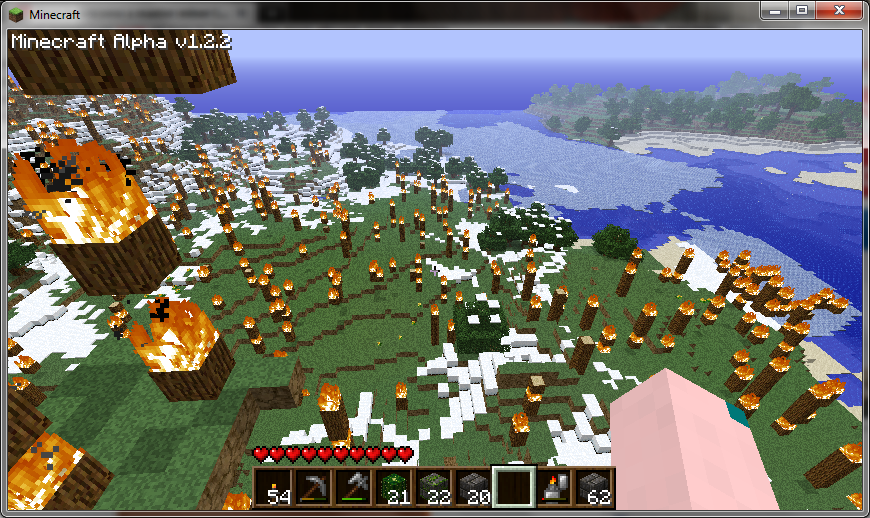Click the empty highlighted hotbar slot
870x518 pixels.
[x=513, y=487]
